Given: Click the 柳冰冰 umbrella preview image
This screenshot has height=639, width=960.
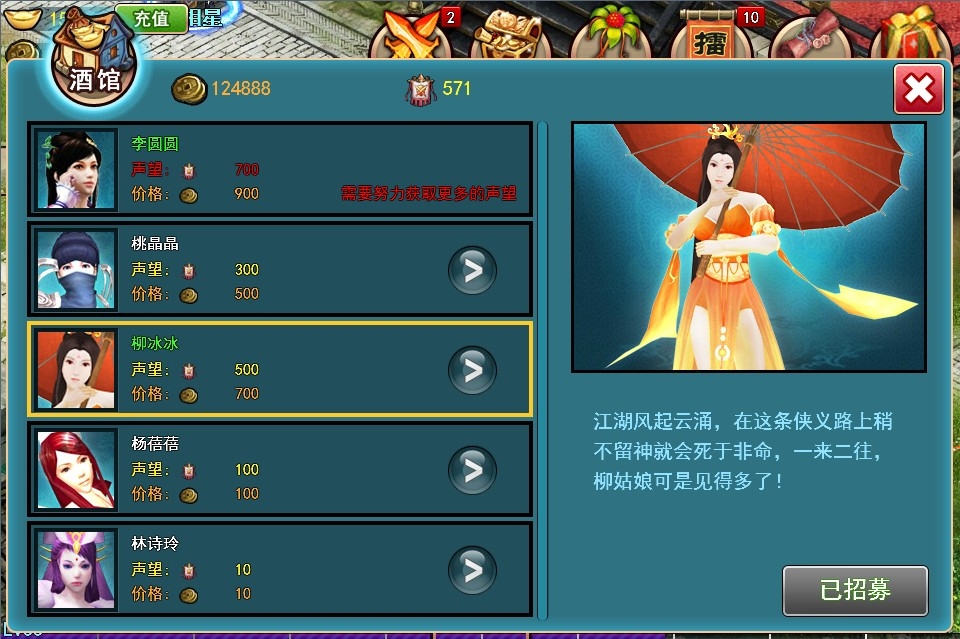Looking at the screenshot, I should (x=748, y=246).
